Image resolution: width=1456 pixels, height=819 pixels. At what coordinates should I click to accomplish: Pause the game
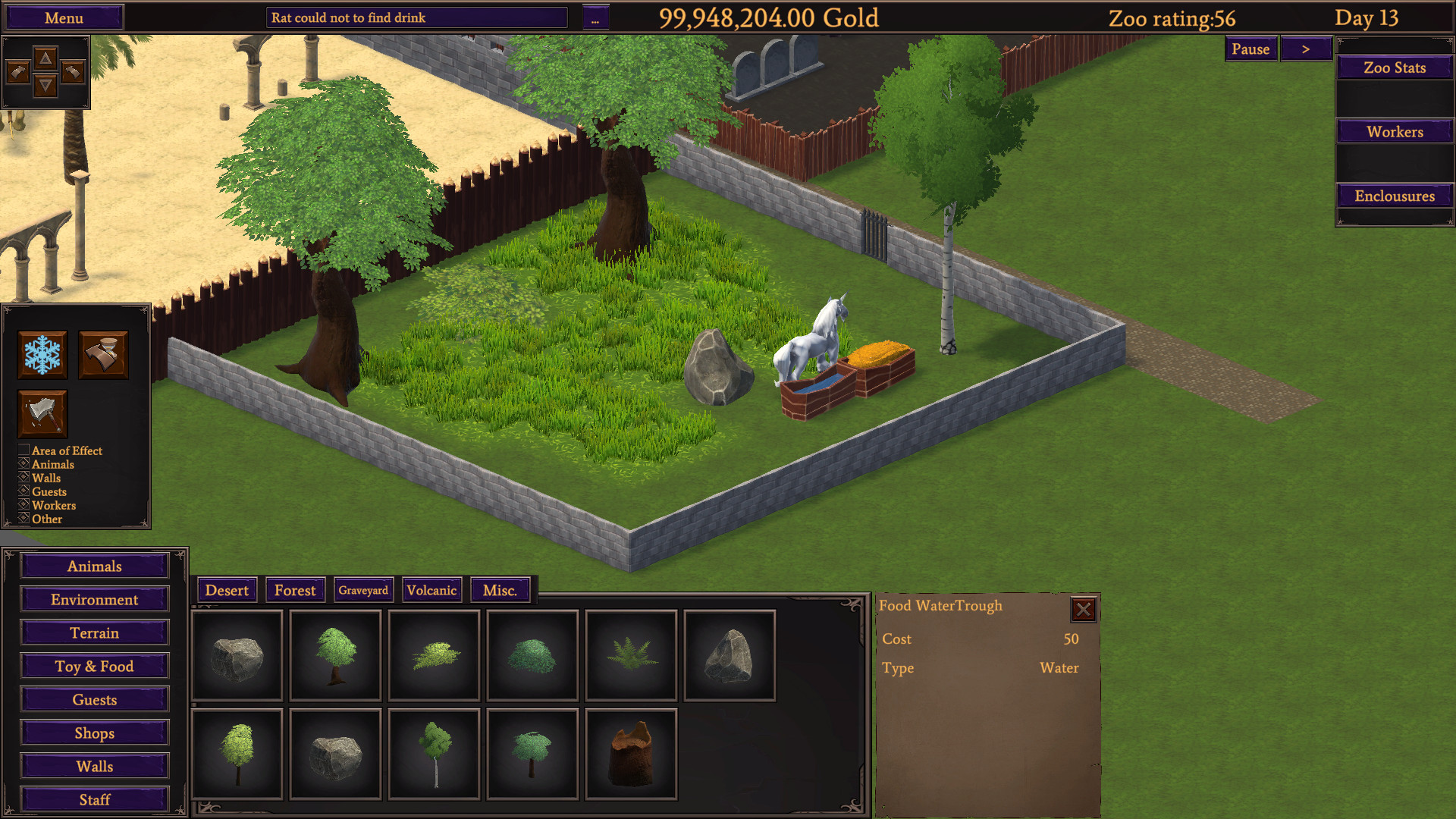tap(1250, 49)
